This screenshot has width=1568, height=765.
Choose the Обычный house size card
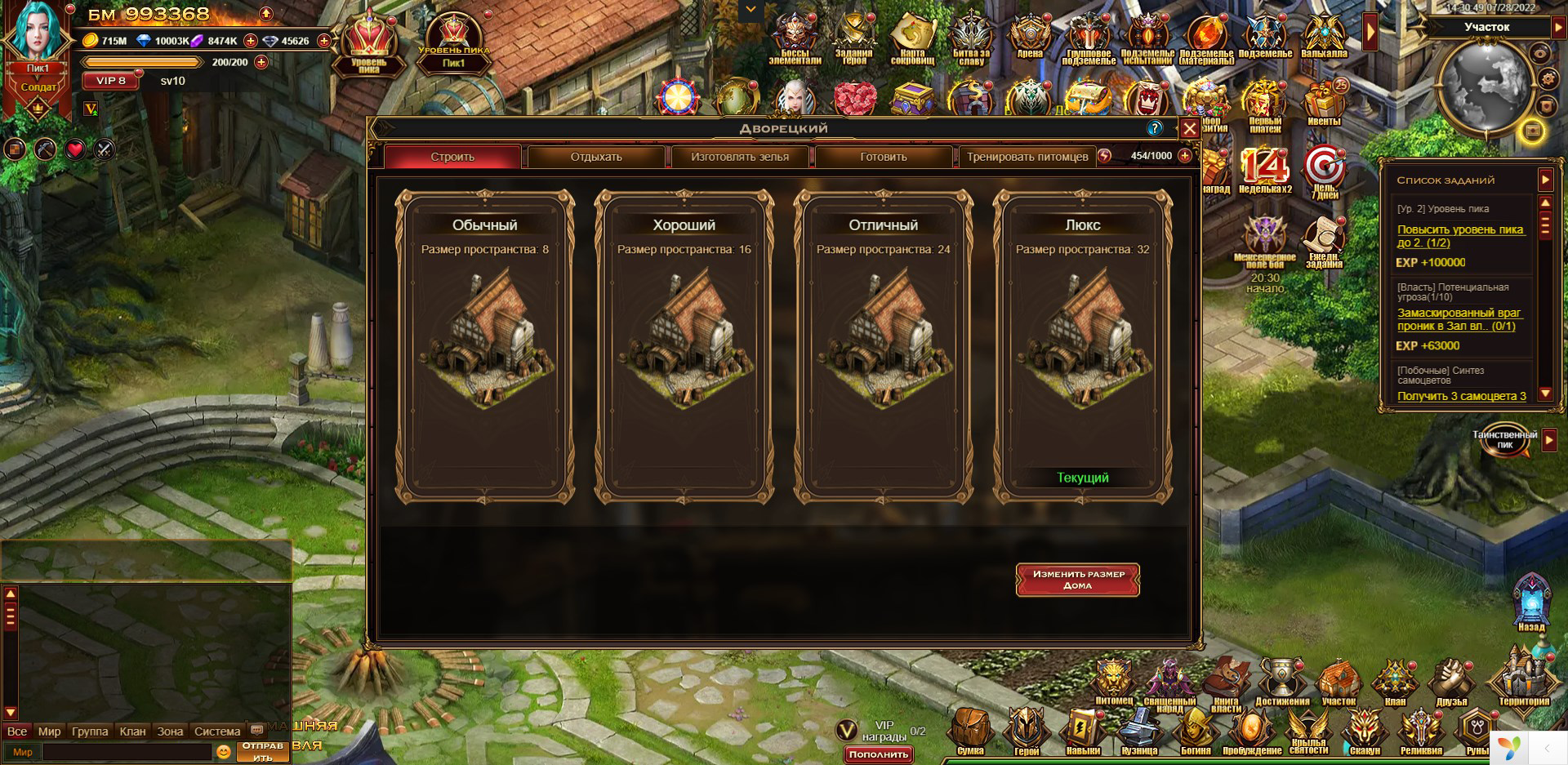click(x=485, y=345)
